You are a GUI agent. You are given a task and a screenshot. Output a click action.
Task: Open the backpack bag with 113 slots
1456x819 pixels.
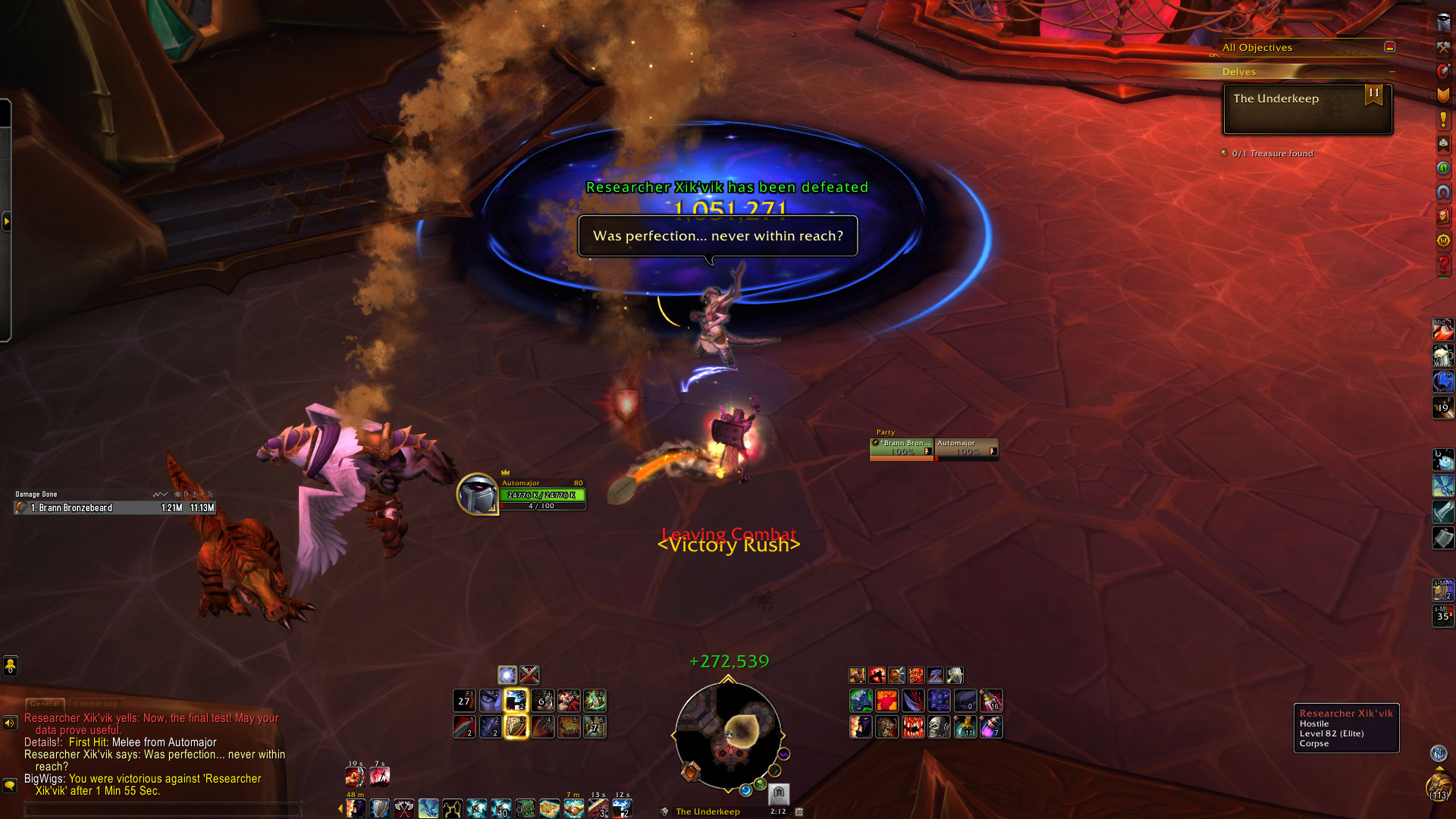[x=1438, y=786]
